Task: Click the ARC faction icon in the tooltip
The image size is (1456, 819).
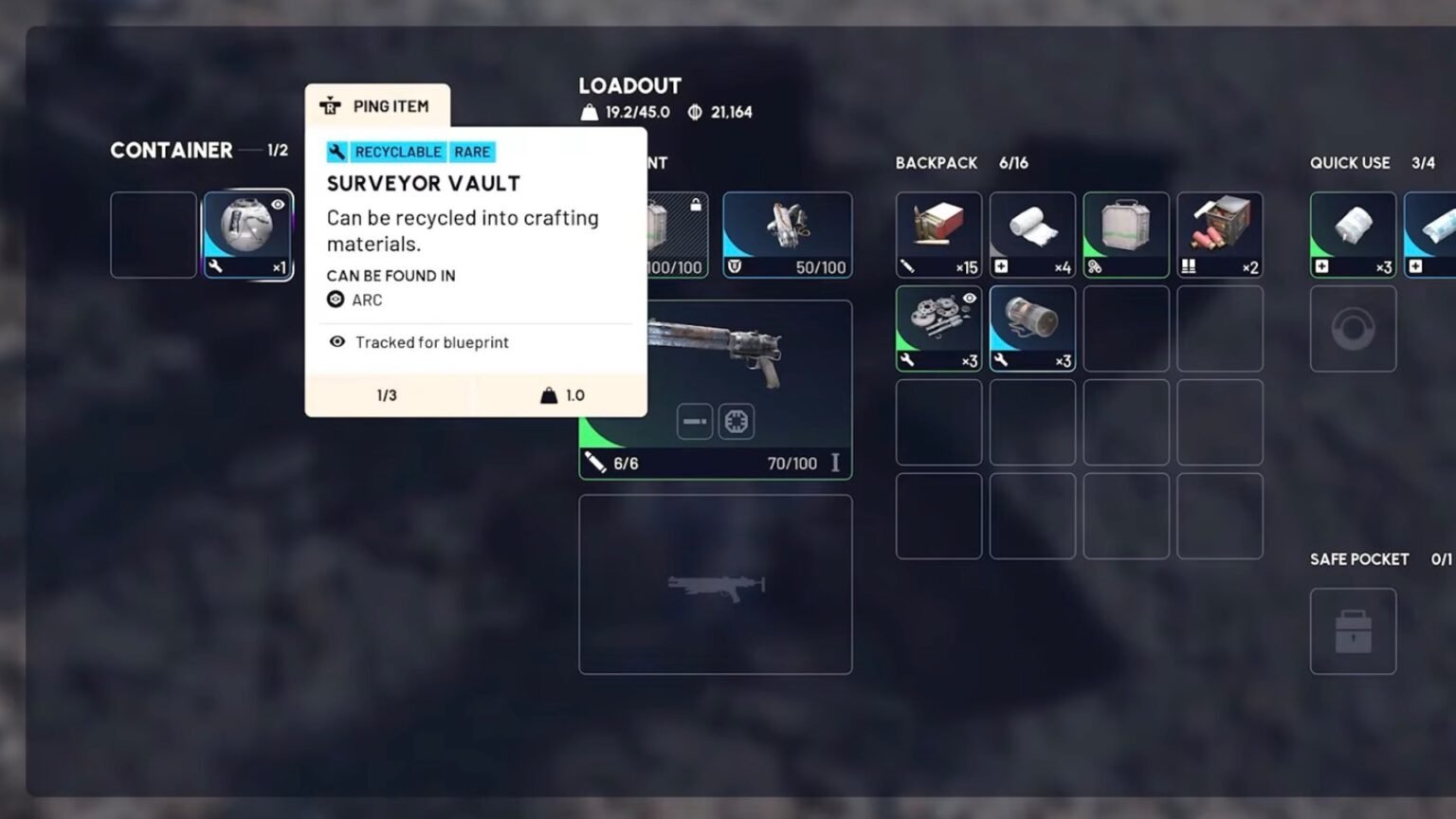Action: coord(337,300)
